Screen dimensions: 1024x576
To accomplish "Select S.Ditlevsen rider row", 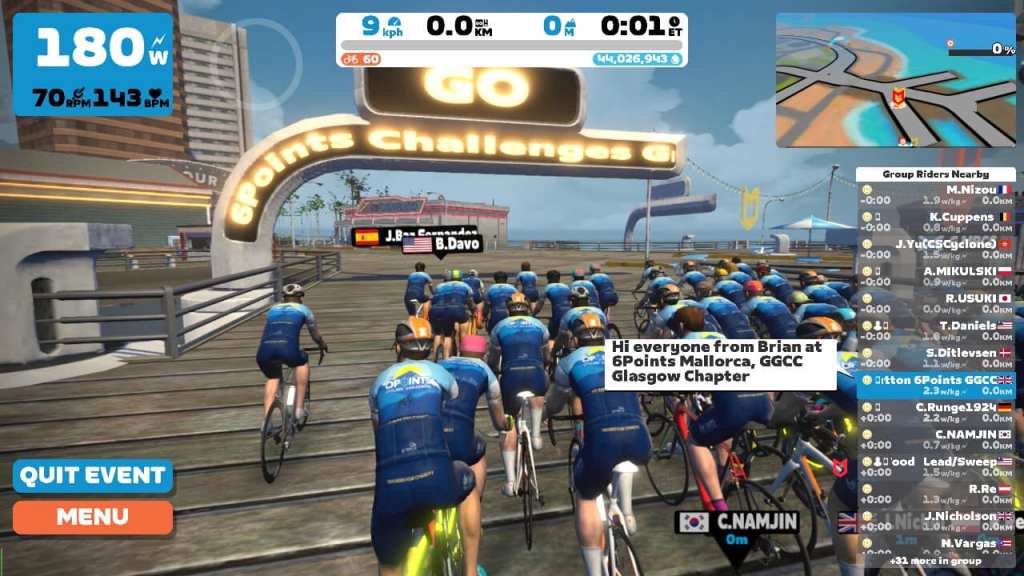I will pyautogui.click(x=936, y=357).
